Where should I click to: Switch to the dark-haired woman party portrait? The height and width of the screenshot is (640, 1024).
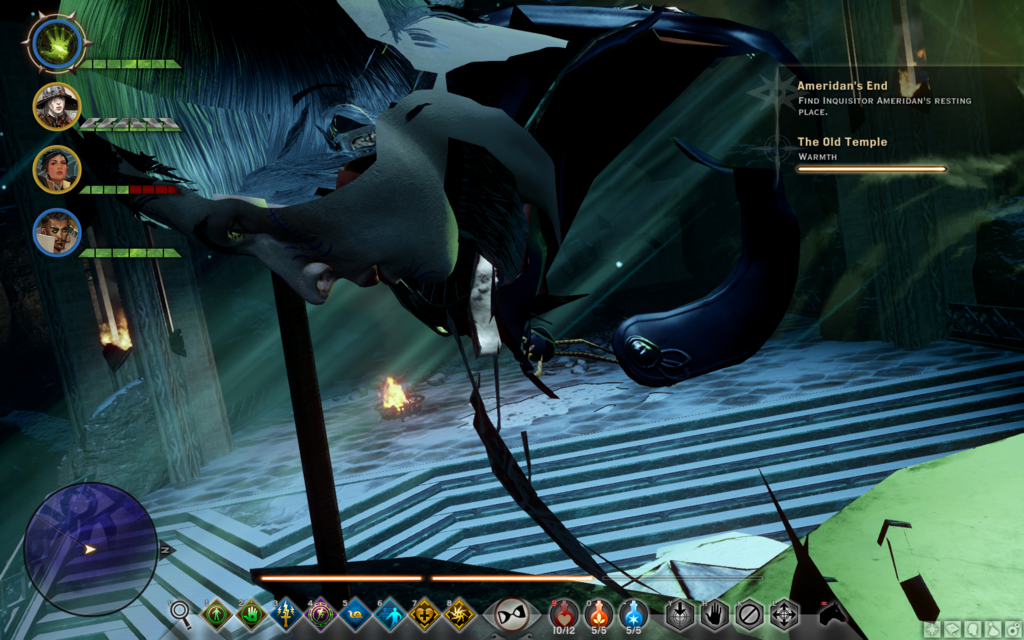click(x=57, y=169)
